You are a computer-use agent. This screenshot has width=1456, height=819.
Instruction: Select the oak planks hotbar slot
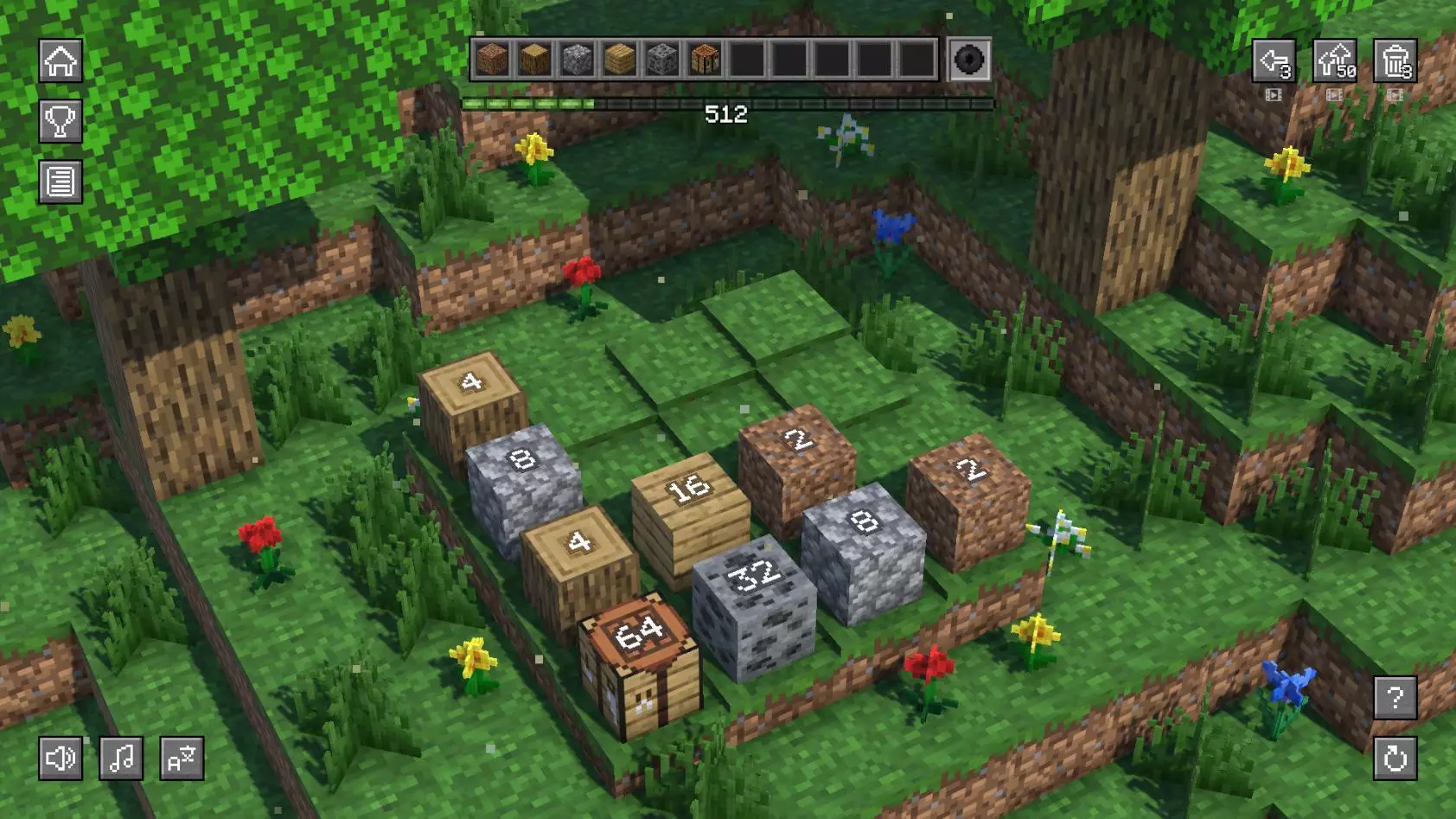coord(619,61)
